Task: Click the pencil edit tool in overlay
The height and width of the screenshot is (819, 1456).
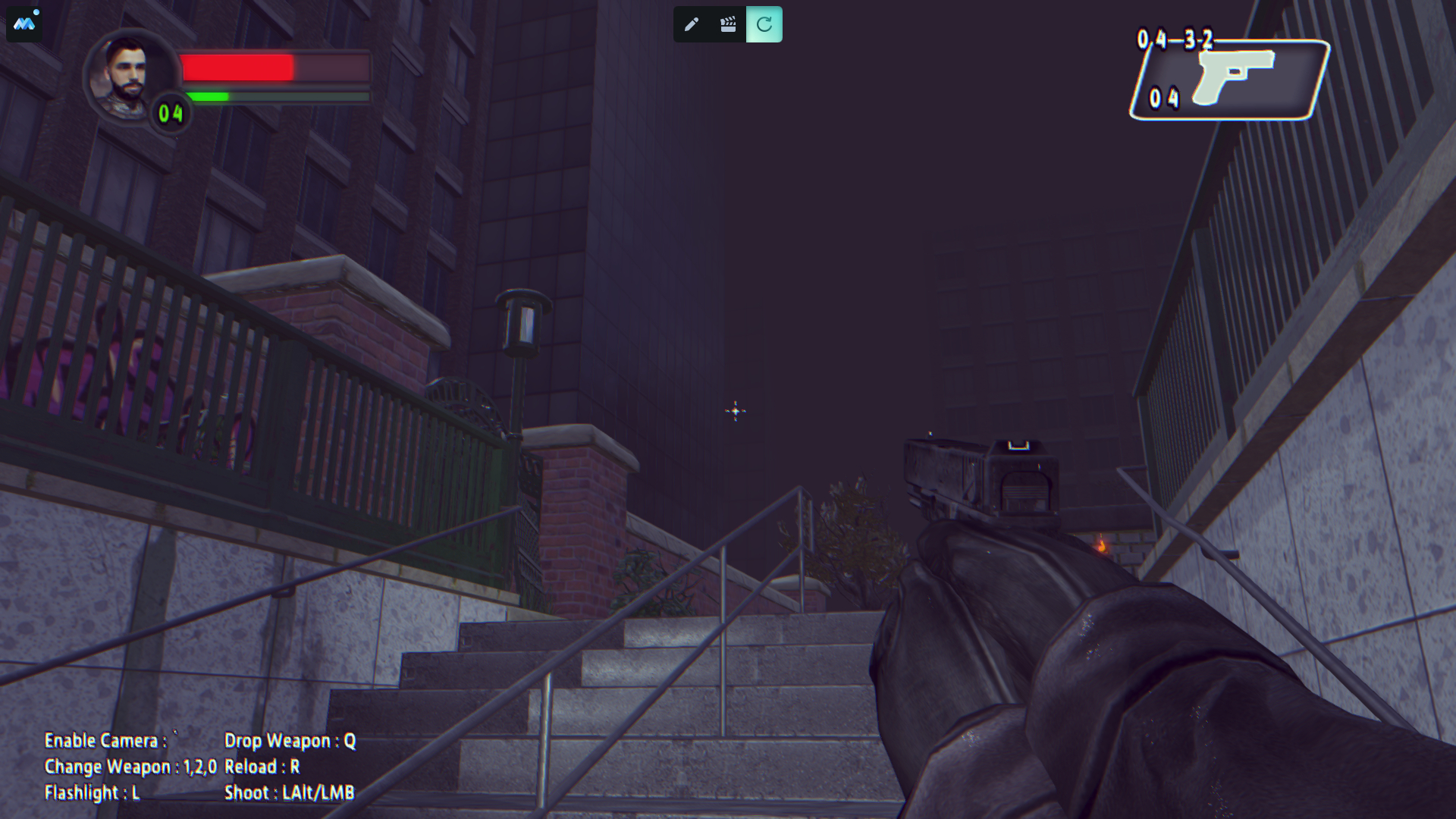Action: (x=691, y=25)
